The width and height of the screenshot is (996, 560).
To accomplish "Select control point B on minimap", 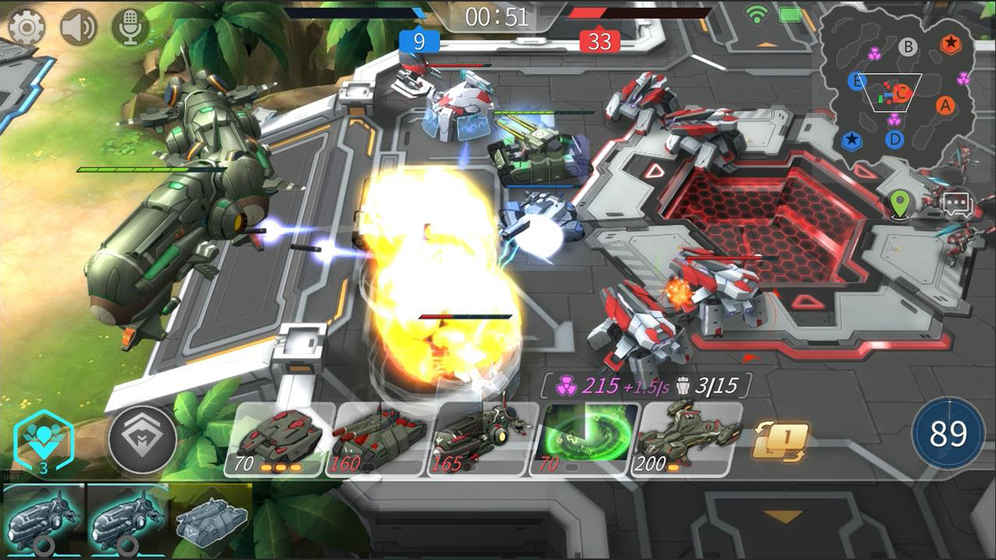I will click(908, 46).
